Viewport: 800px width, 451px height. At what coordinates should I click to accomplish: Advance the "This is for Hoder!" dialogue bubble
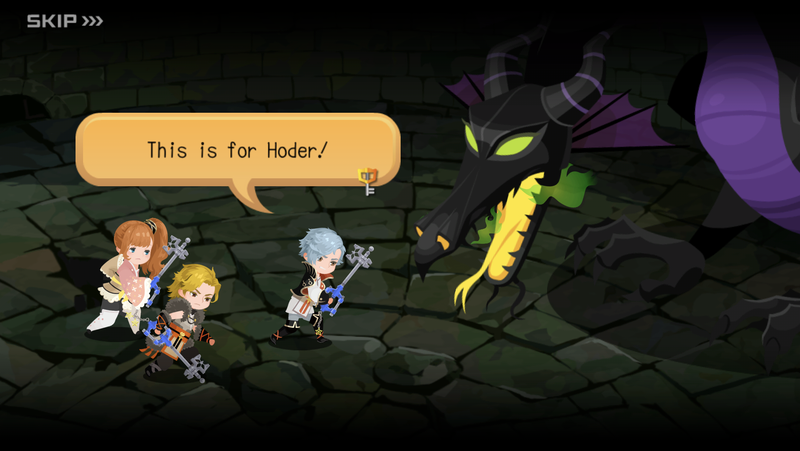(x=237, y=150)
